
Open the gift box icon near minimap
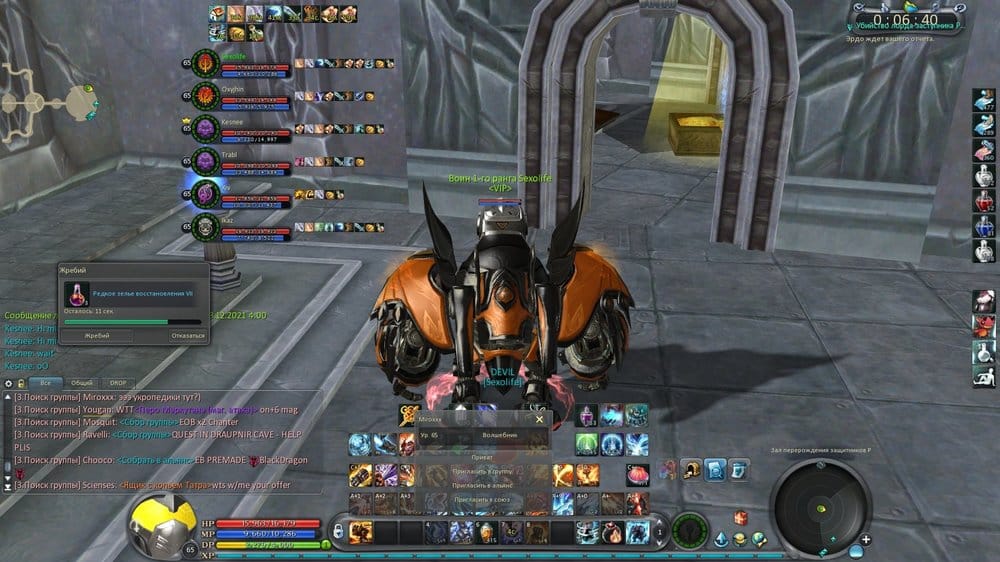coord(741,517)
